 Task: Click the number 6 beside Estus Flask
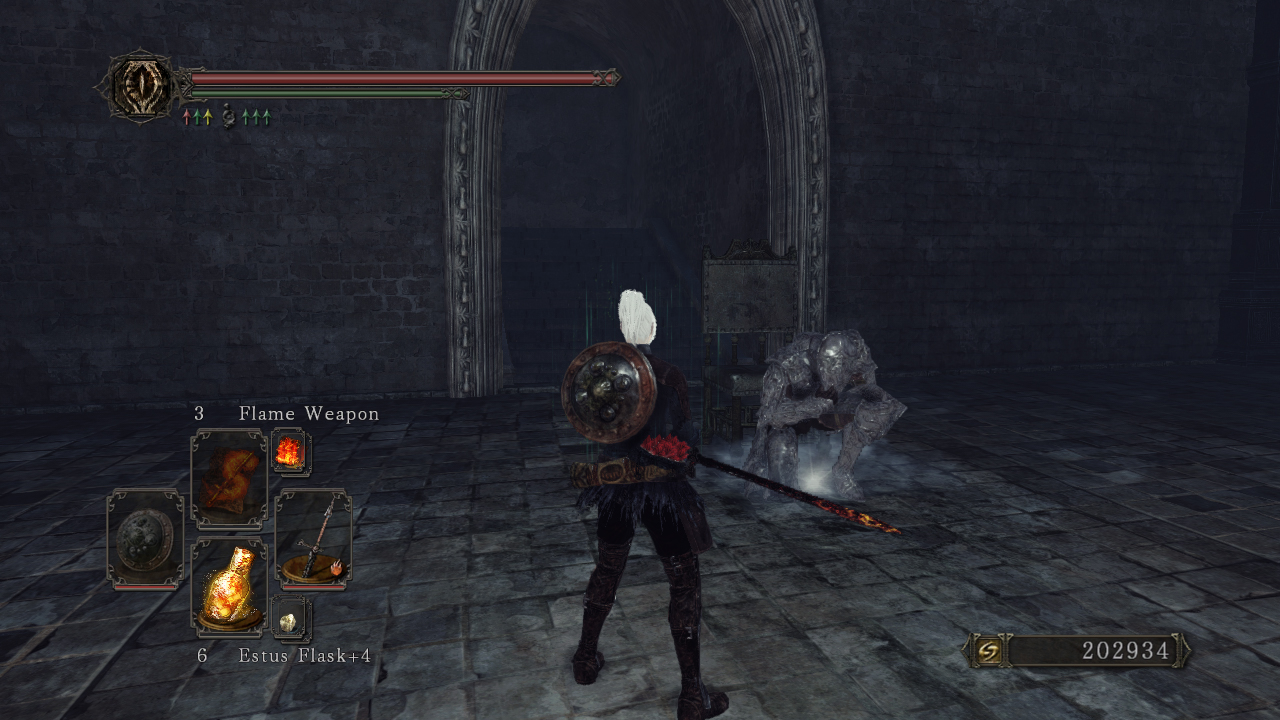[x=203, y=658]
